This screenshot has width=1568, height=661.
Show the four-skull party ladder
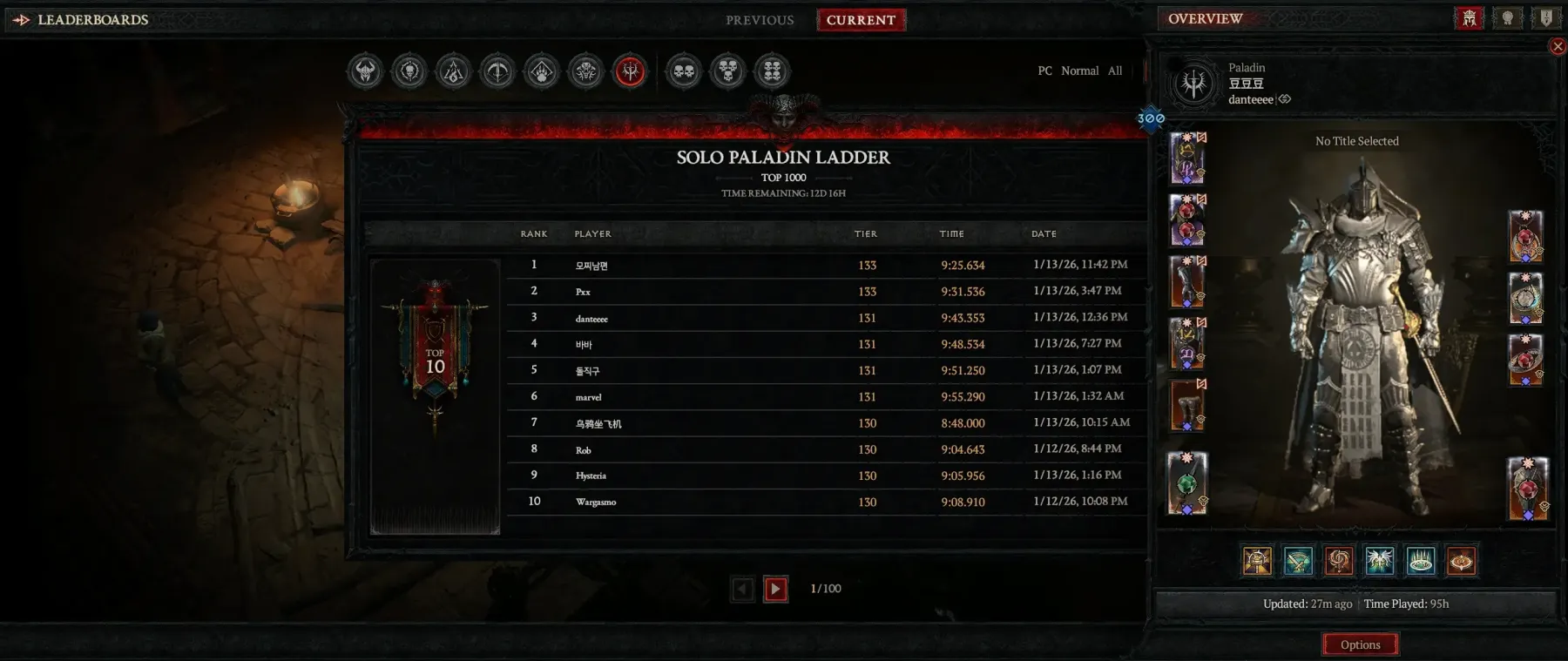pos(773,71)
